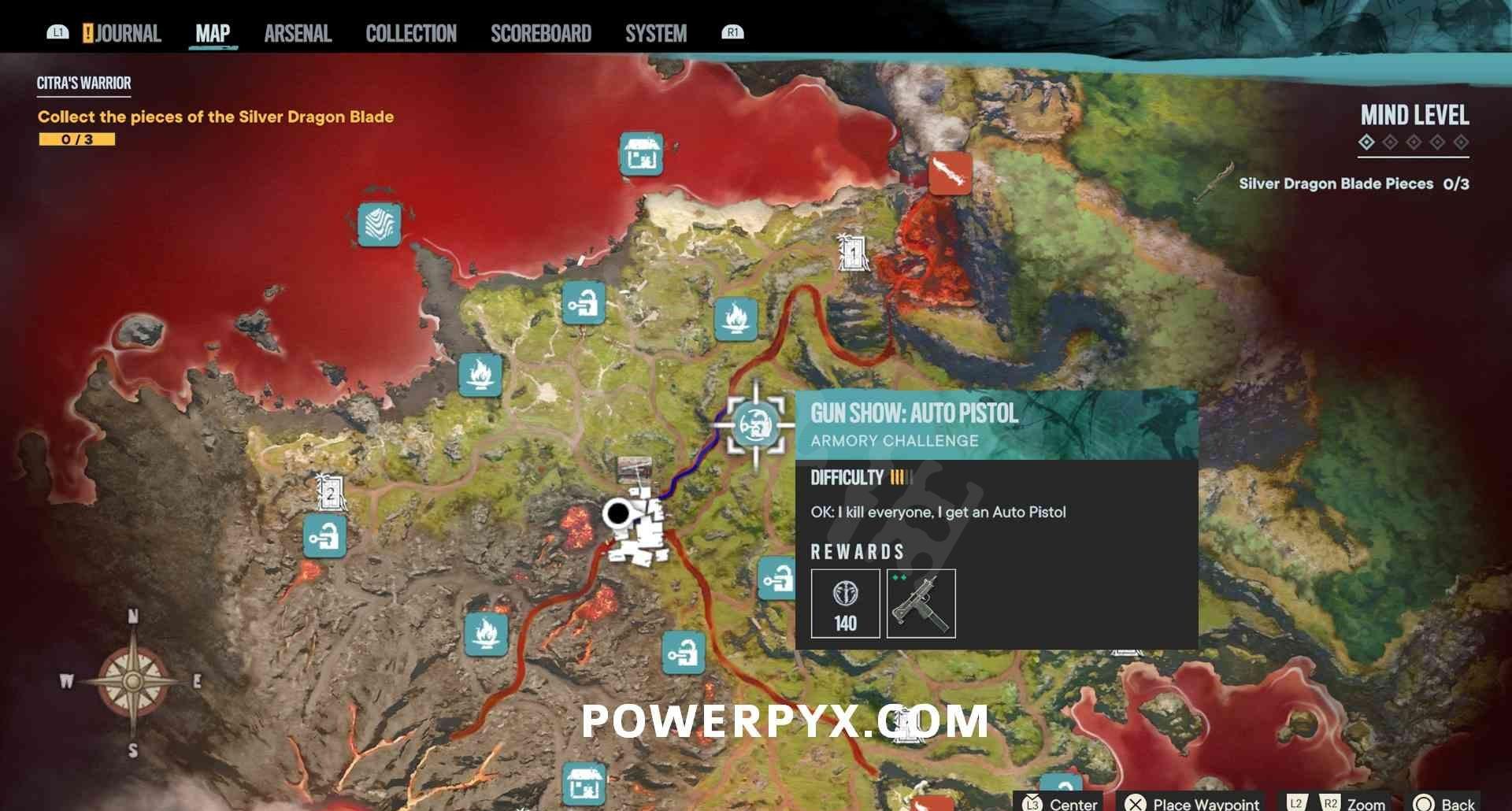This screenshot has height=811, width=1512.
Task: Click the campfire icon on the left side
Action: tap(480, 378)
